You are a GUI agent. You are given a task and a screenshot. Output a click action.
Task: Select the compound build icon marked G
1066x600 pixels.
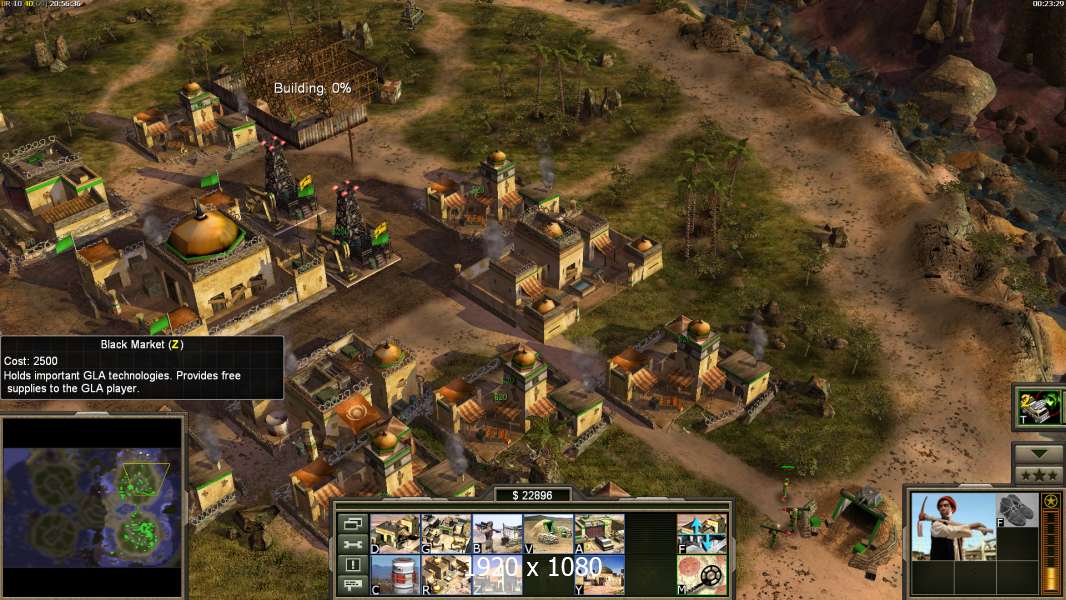point(446,534)
